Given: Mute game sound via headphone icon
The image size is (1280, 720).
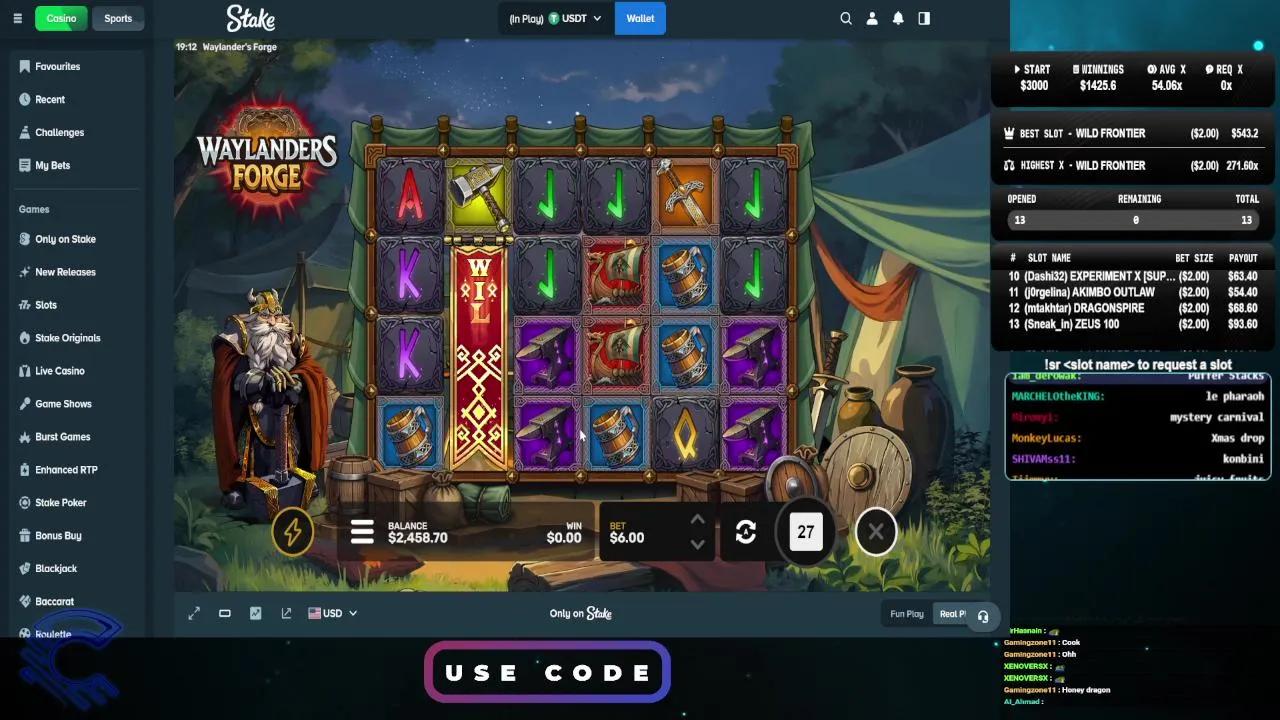Looking at the screenshot, I should coord(983,617).
